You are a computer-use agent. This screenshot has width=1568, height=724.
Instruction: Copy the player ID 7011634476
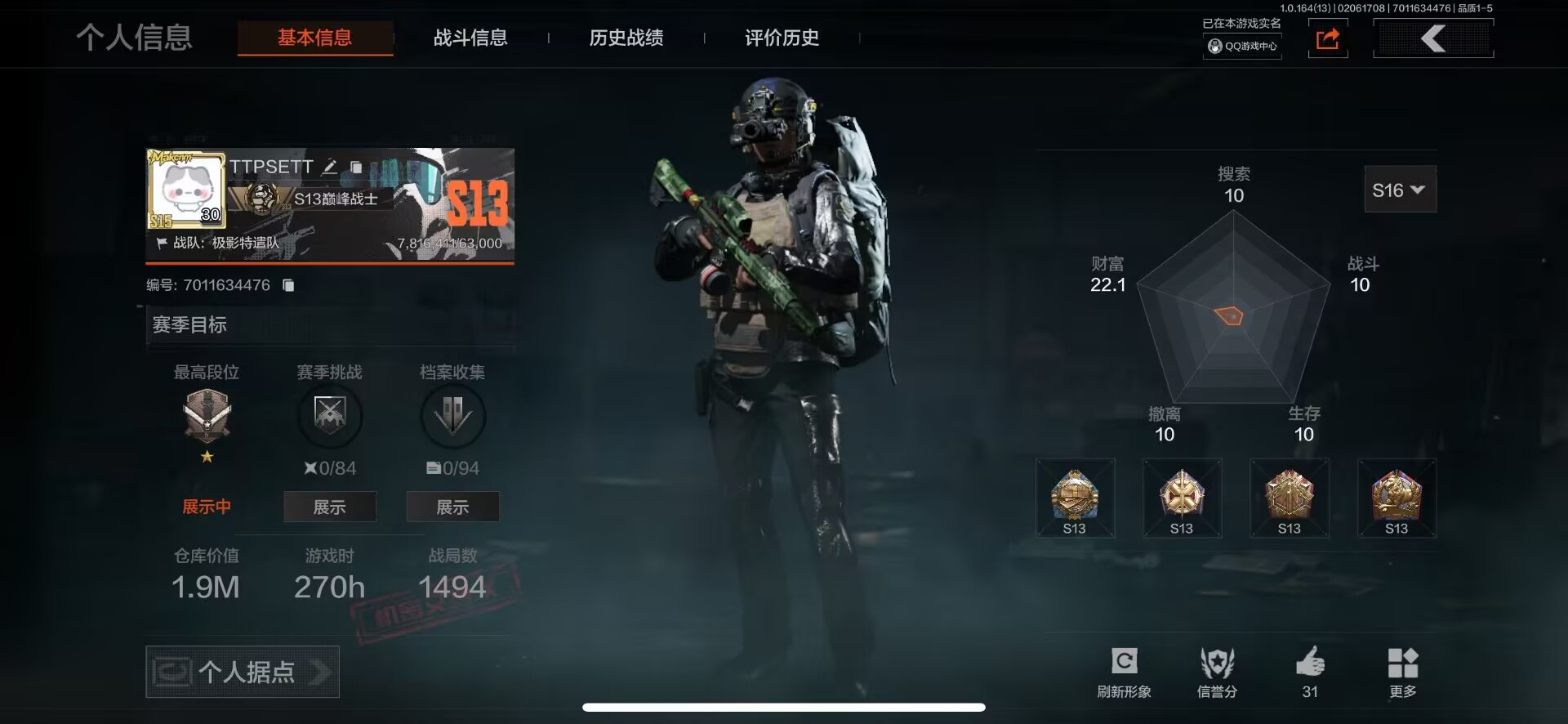288,285
